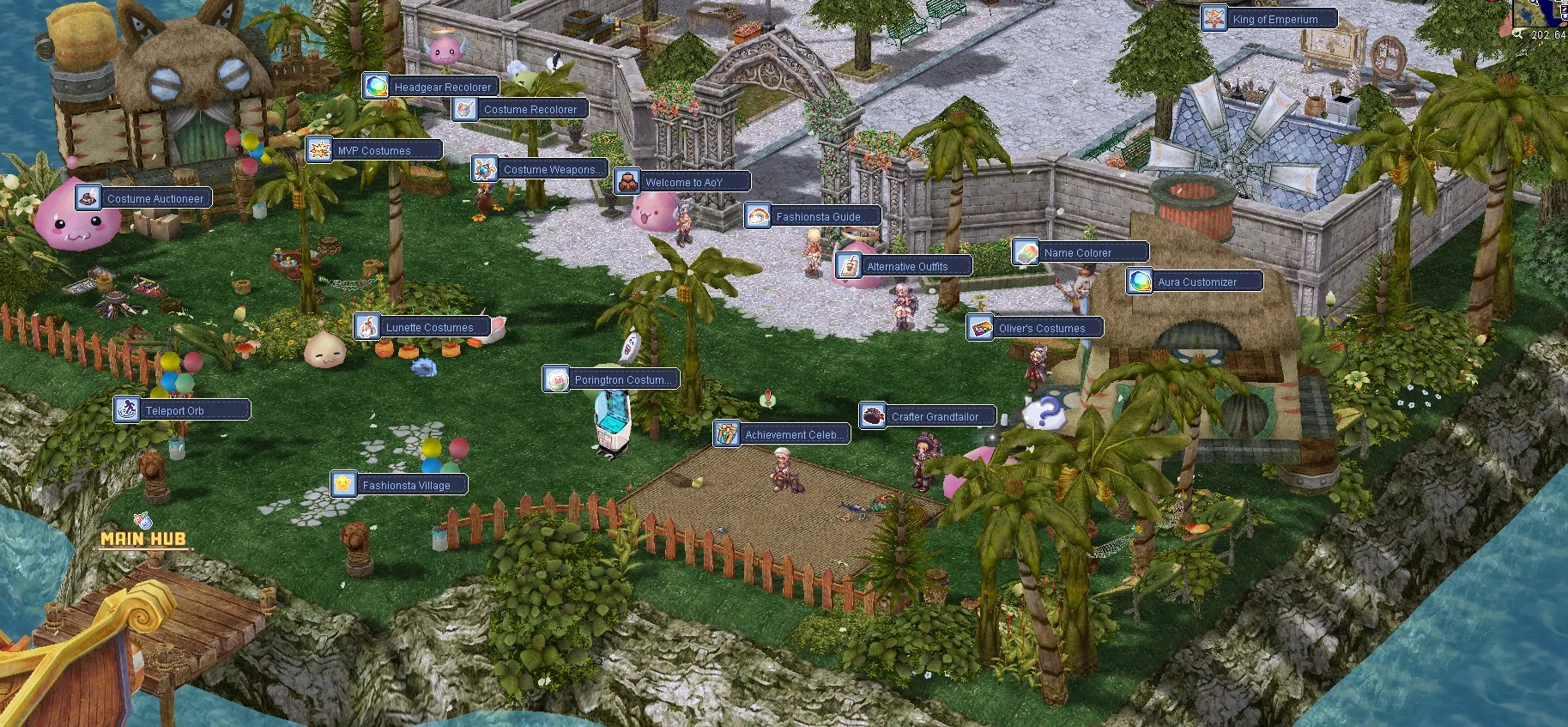Click the Alternative Outfits egg icon

tap(850, 265)
